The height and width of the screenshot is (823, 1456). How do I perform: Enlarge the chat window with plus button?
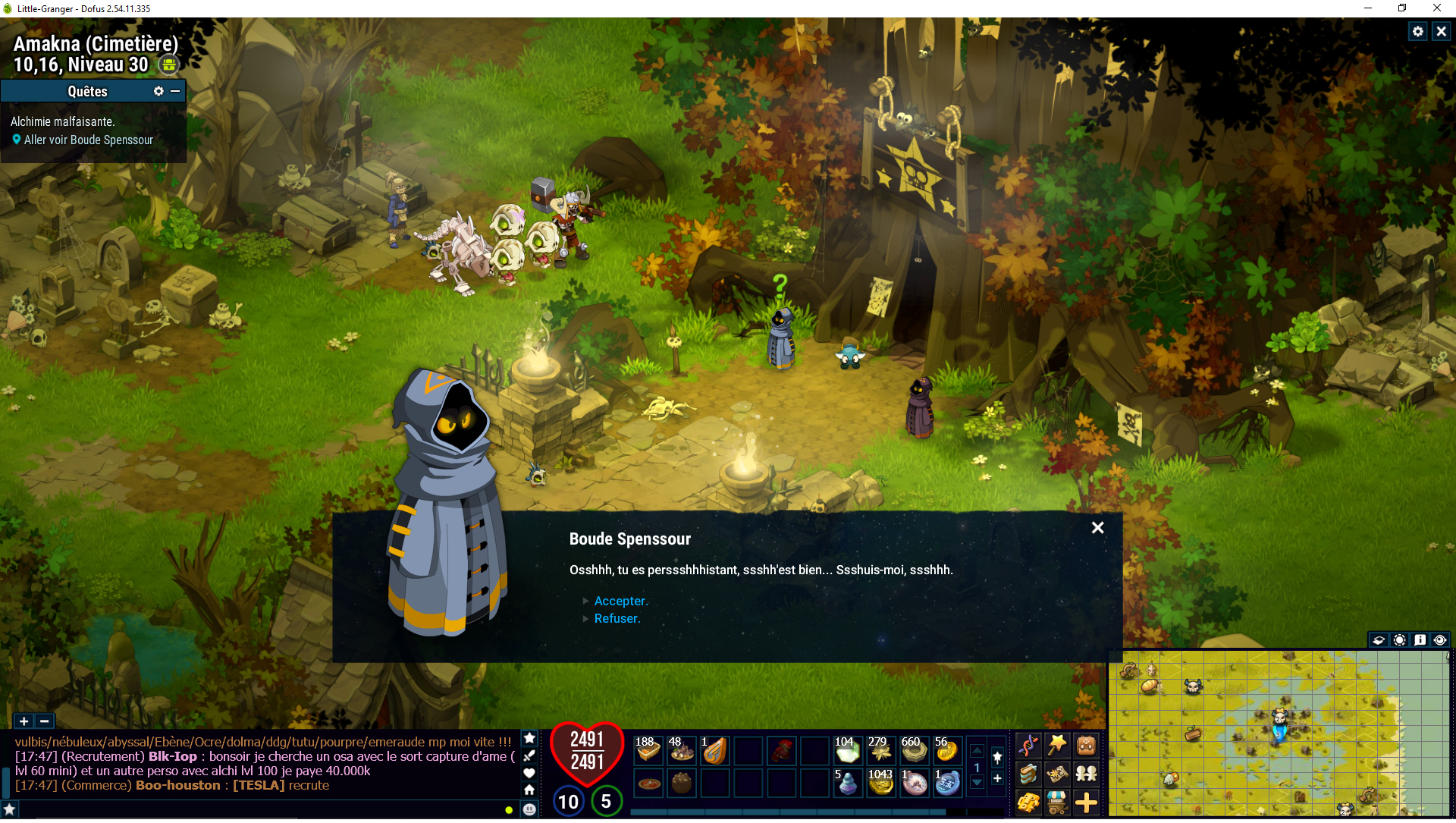(x=24, y=721)
